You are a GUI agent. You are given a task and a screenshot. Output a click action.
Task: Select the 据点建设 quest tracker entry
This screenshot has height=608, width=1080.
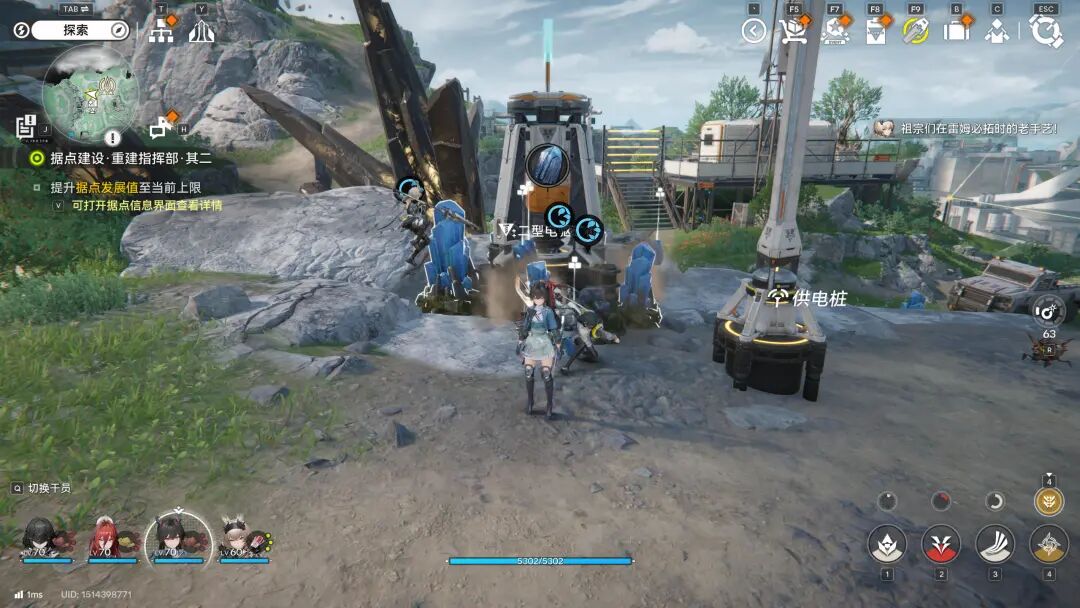coord(120,158)
